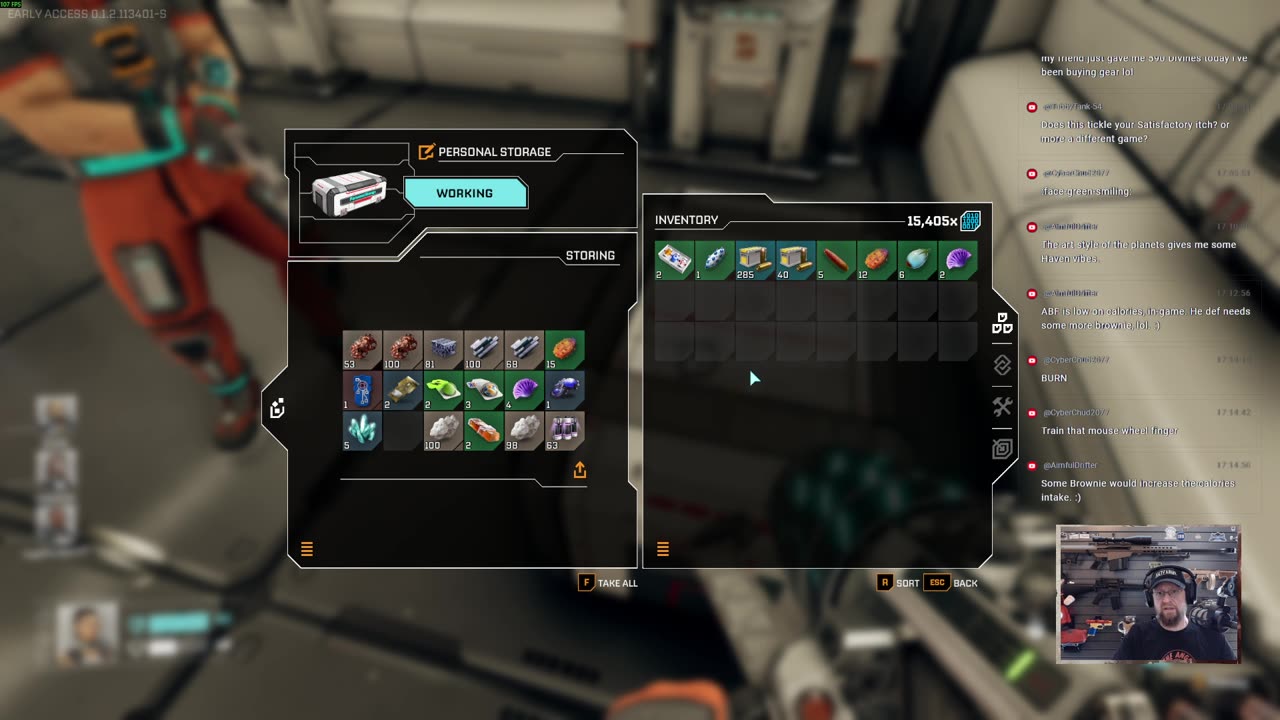Click the orange transfer arrow icon in storage
This screenshot has height=720, width=1280.
(580, 470)
